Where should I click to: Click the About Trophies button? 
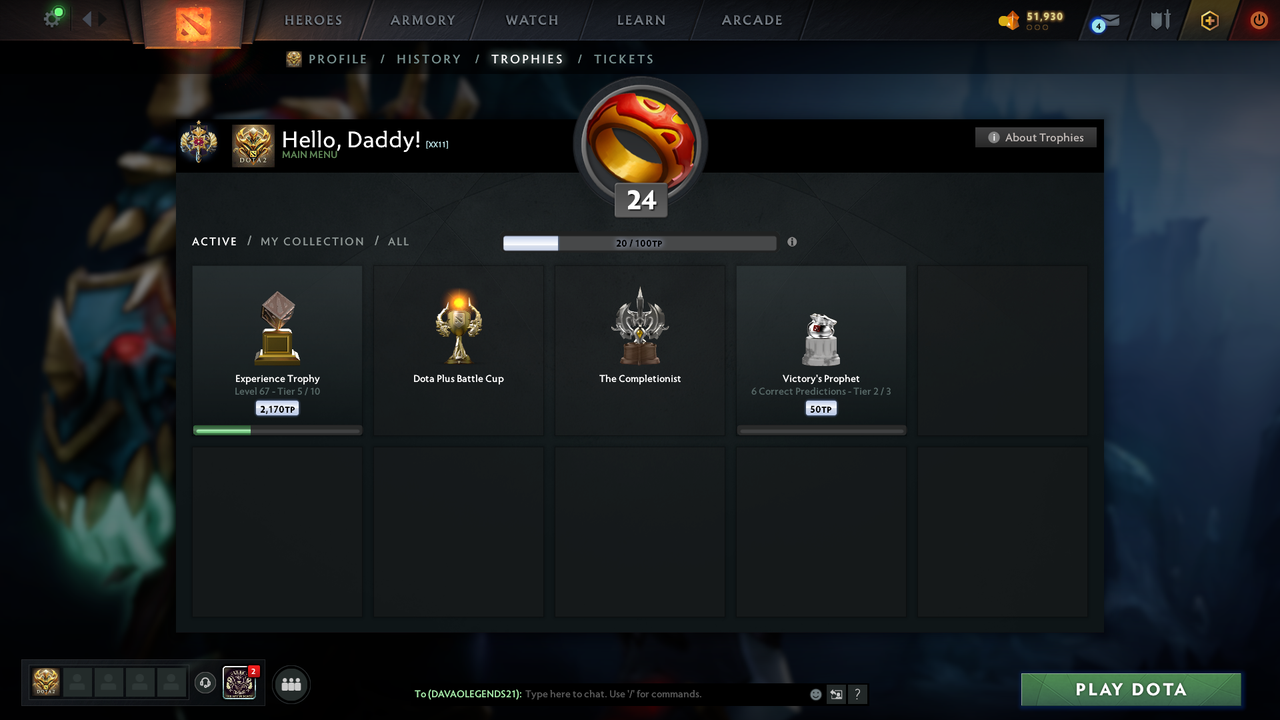click(x=1036, y=137)
